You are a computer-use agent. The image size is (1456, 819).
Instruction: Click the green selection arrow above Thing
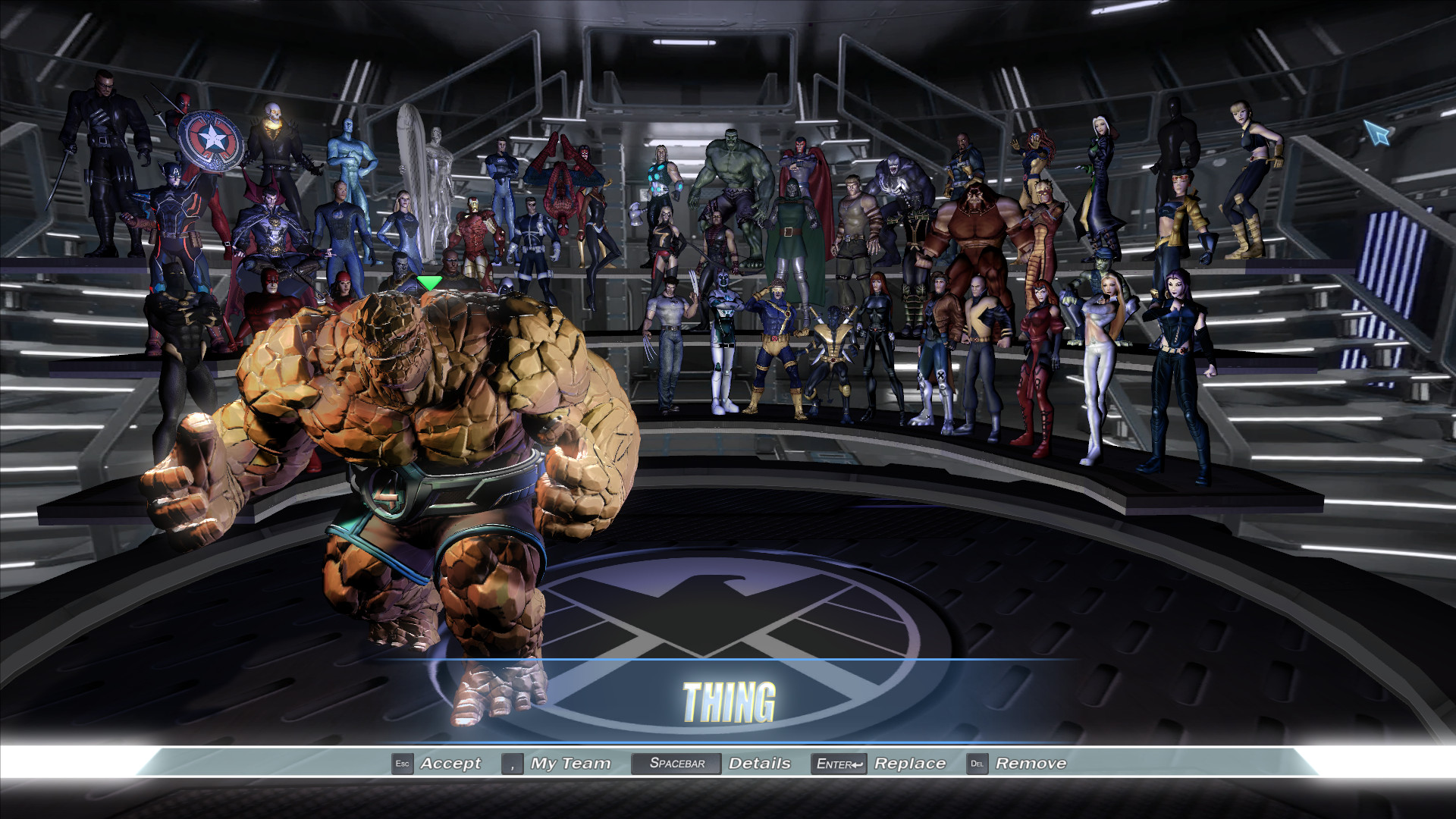pyautogui.click(x=428, y=282)
